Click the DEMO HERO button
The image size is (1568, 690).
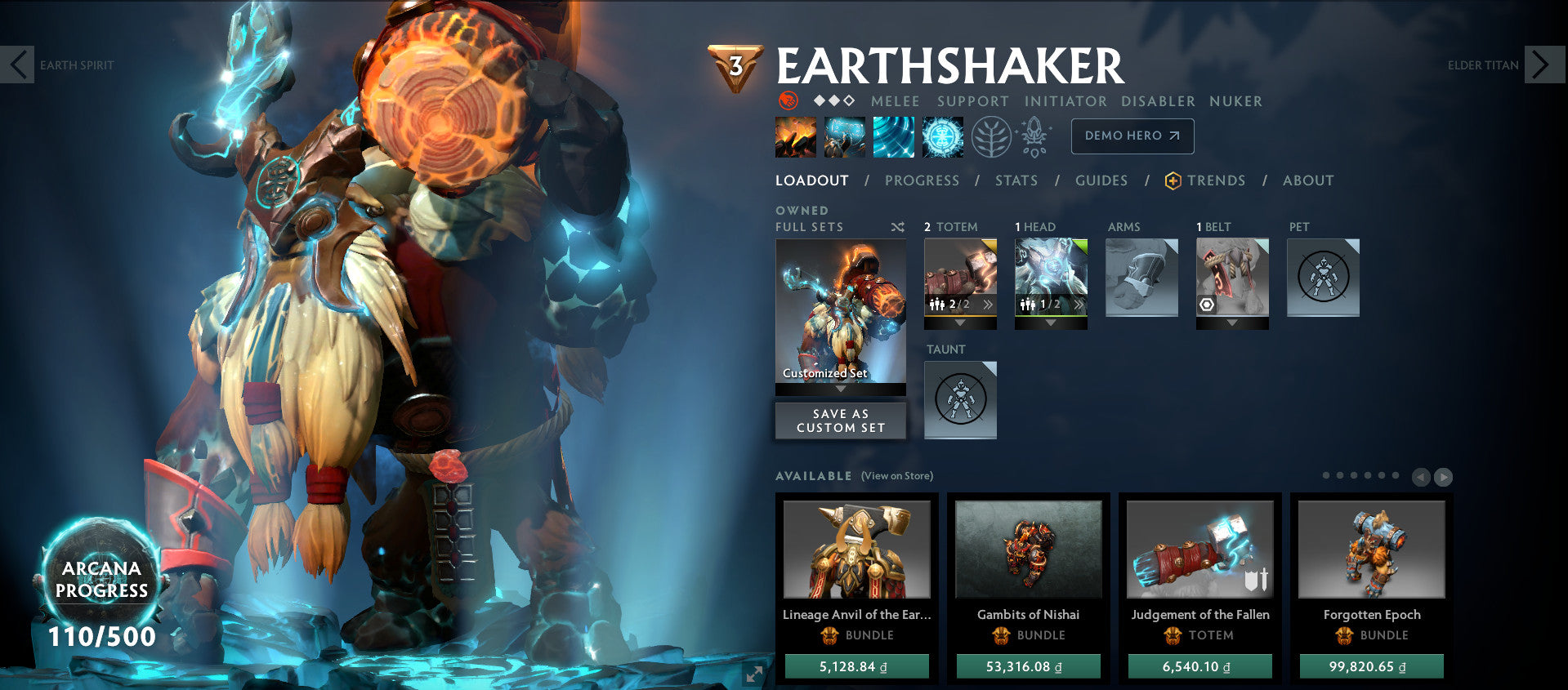(x=1132, y=136)
